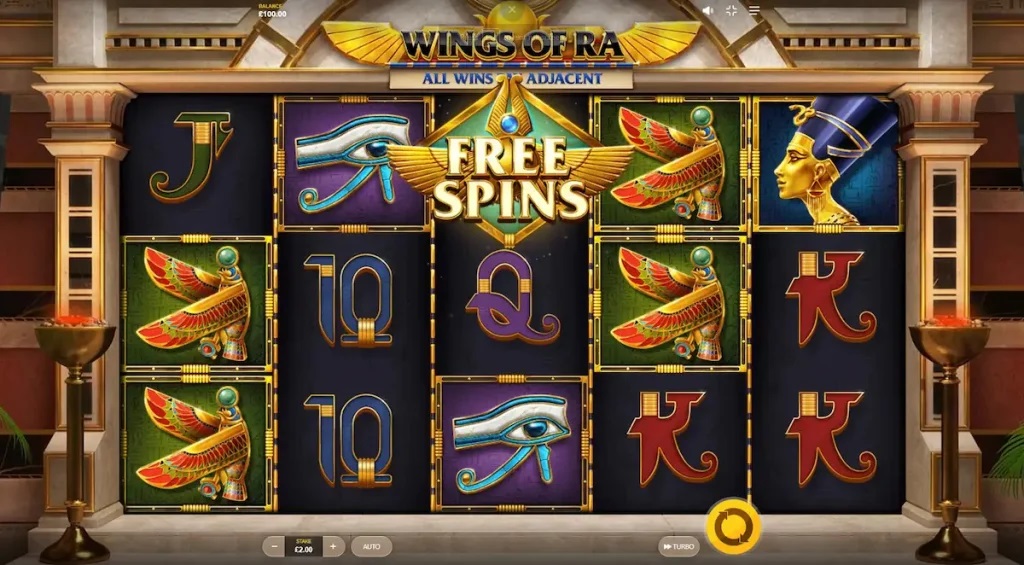Open the hamburger game menu
Image resolution: width=1024 pixels, height=565 pixels.
pyautogui.click(x=754, y=10)
